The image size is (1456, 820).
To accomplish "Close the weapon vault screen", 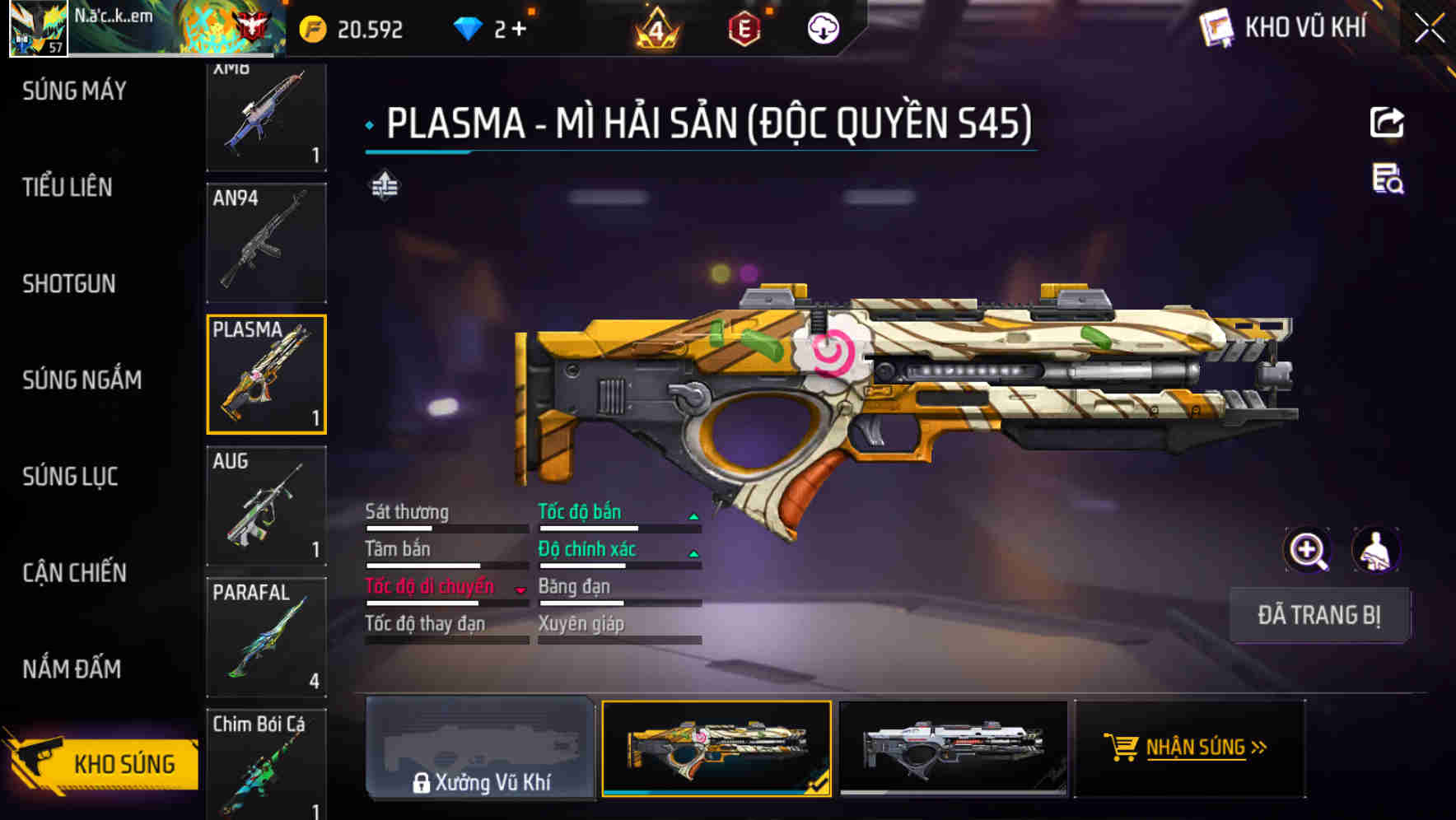I will (1429, 29).
